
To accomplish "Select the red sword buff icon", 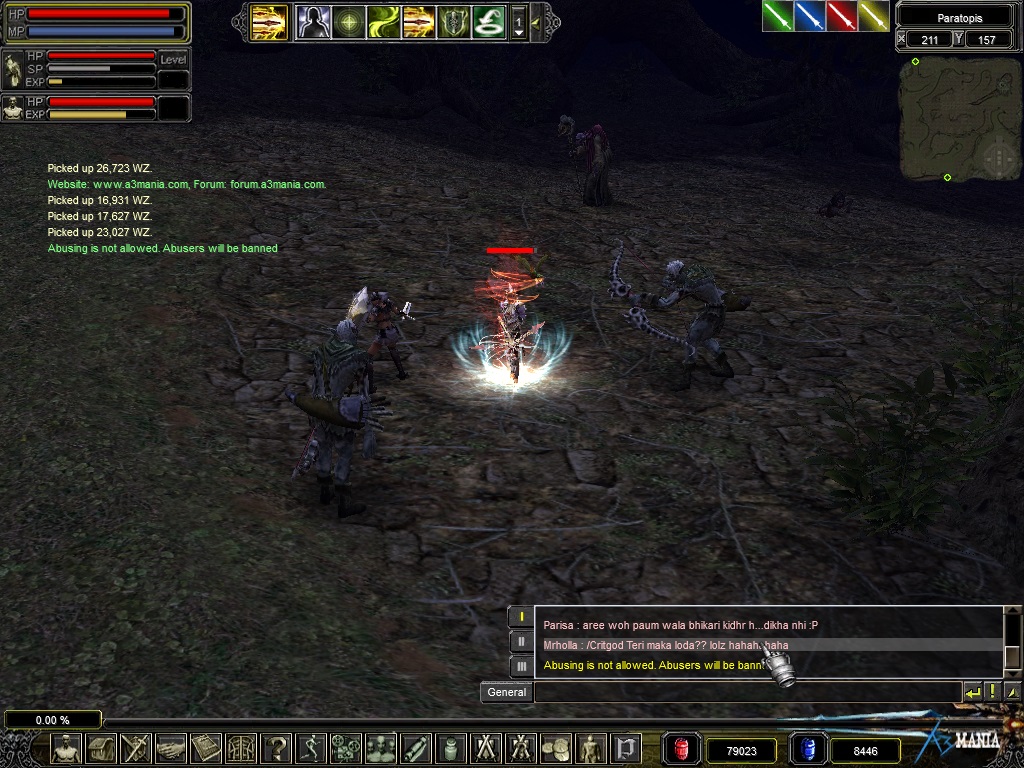I will pyautogui.click(x=842, y=16).
